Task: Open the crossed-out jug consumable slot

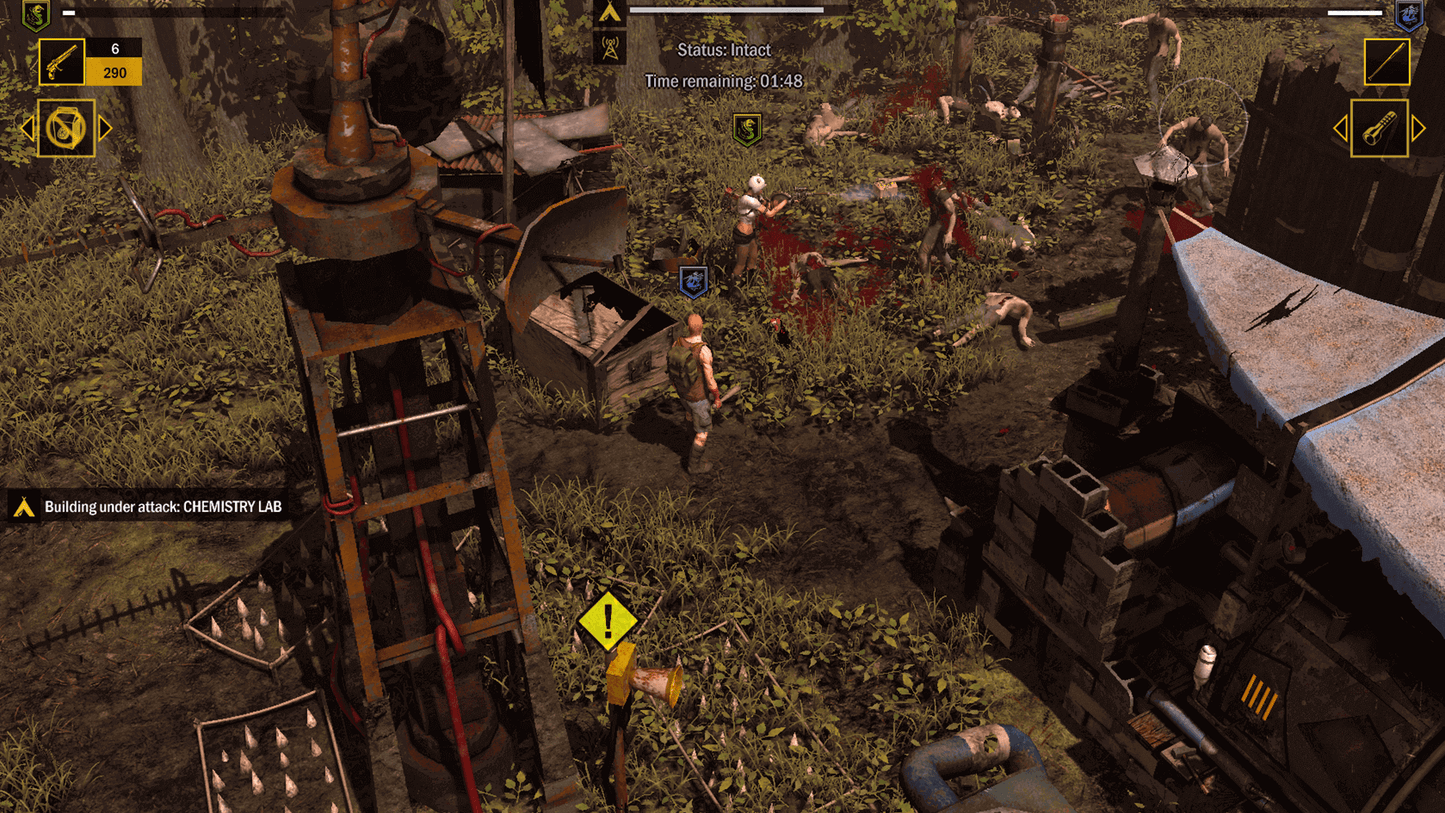Action: [x=65, y=129]
